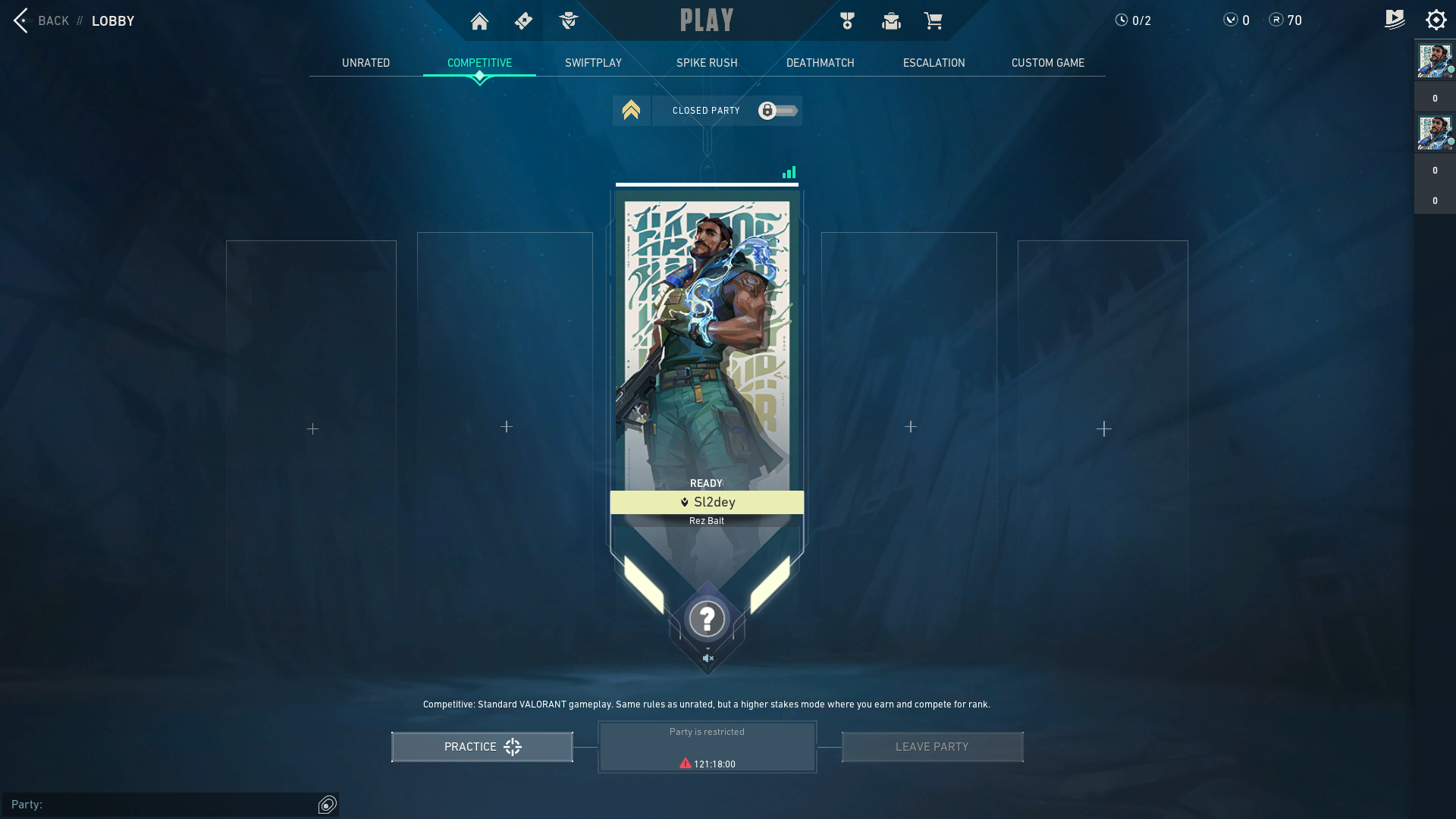Click the Leave Party button
Image resolution: width=1456 pixels, height=819 pixels.
point(932,746)
